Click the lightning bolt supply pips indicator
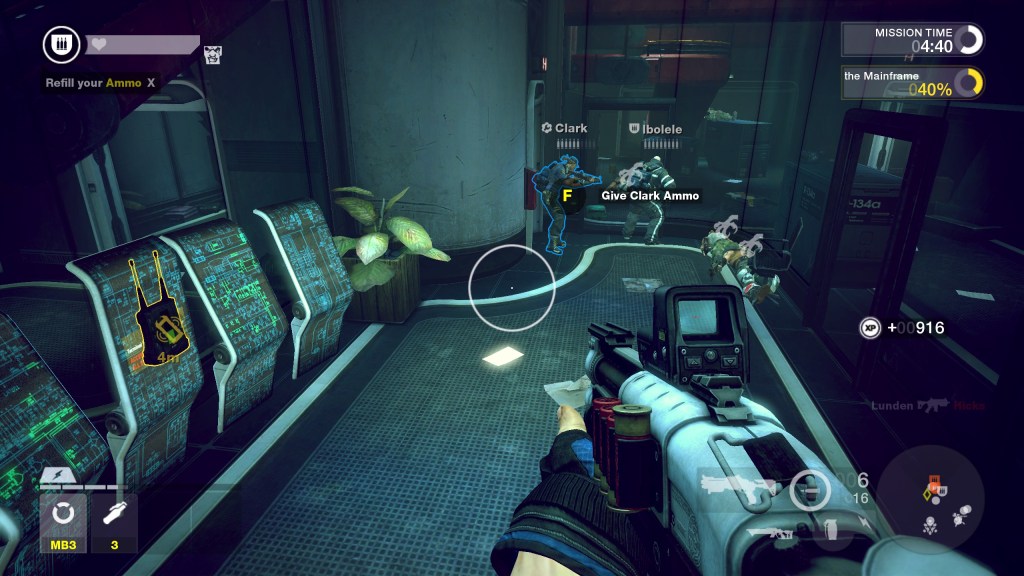This screenshot has height=576, width=1024. pyautogui.click(x=53, y=476)
